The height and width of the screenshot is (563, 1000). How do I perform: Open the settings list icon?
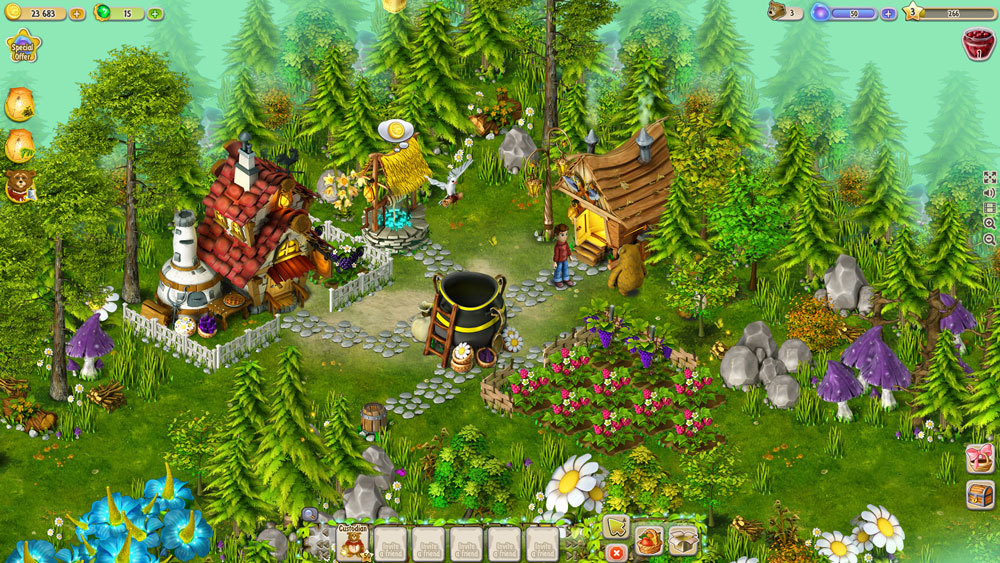coord(989,209)
